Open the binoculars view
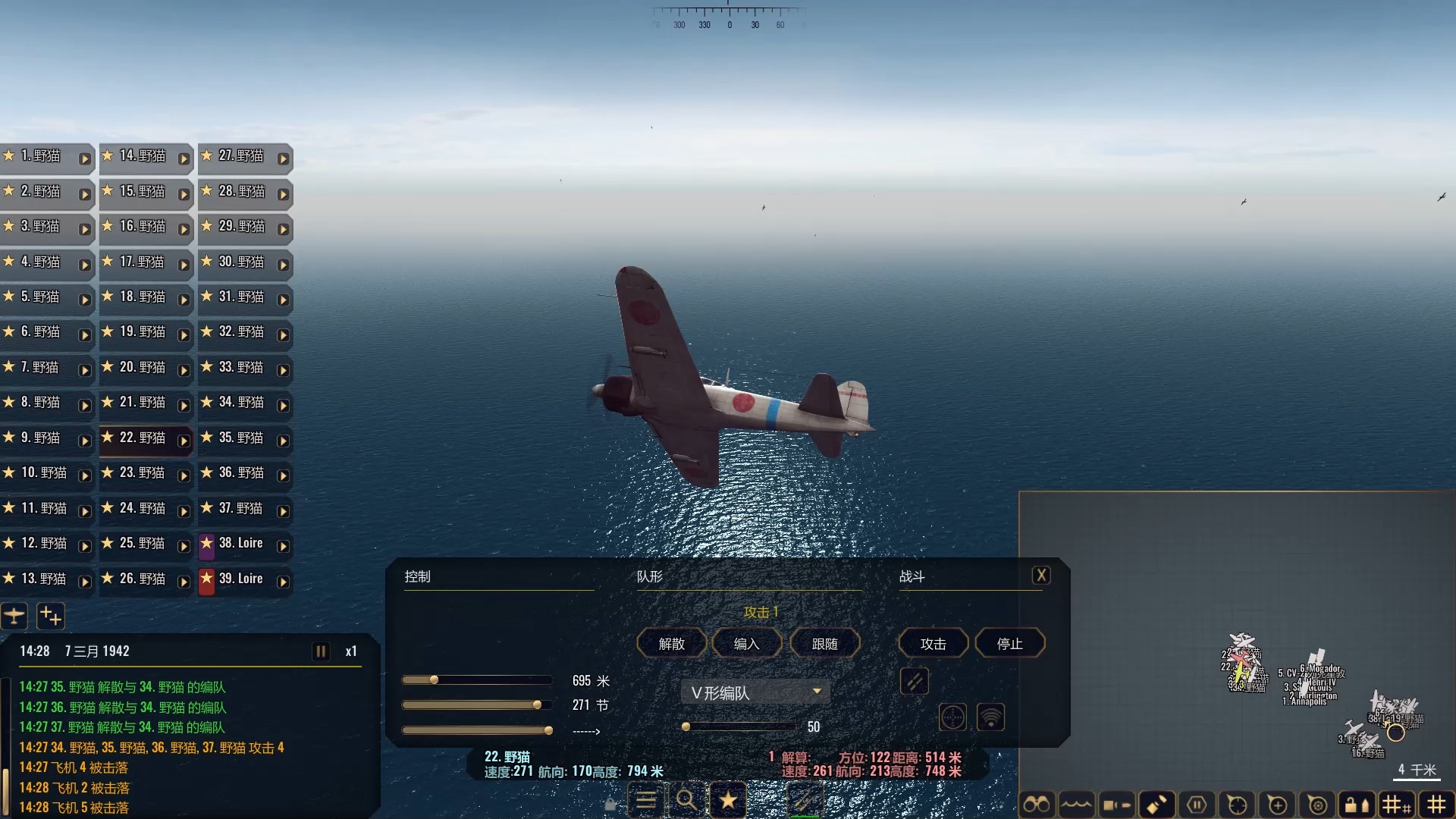 (1036, 804)
